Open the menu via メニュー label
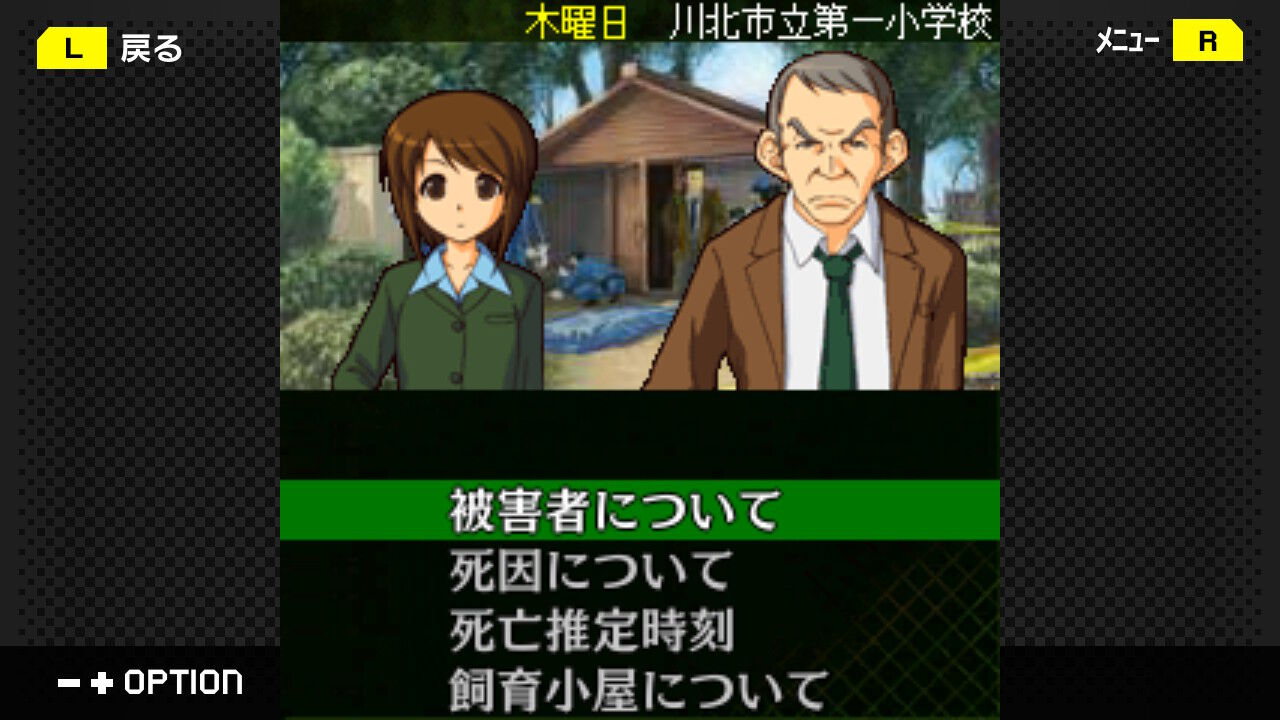The image size is (1280, 720). coord(1133,42)
